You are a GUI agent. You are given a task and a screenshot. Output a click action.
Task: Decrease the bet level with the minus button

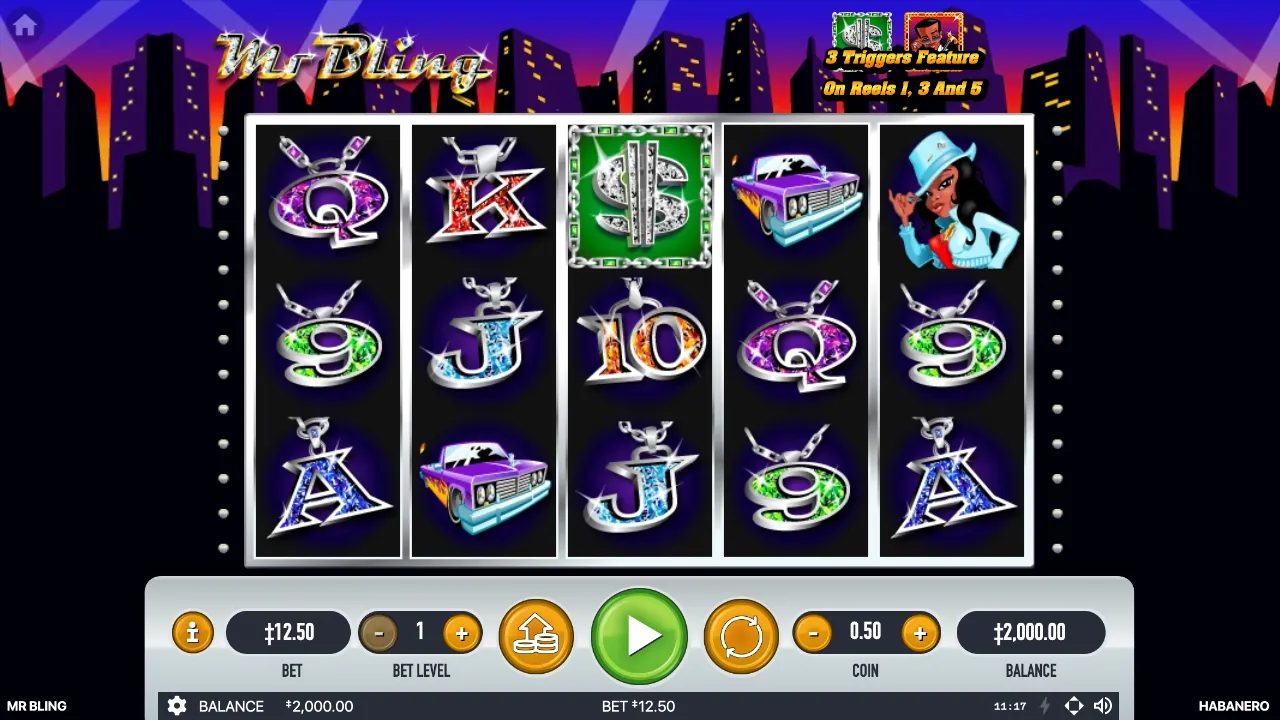pos(379,632)
